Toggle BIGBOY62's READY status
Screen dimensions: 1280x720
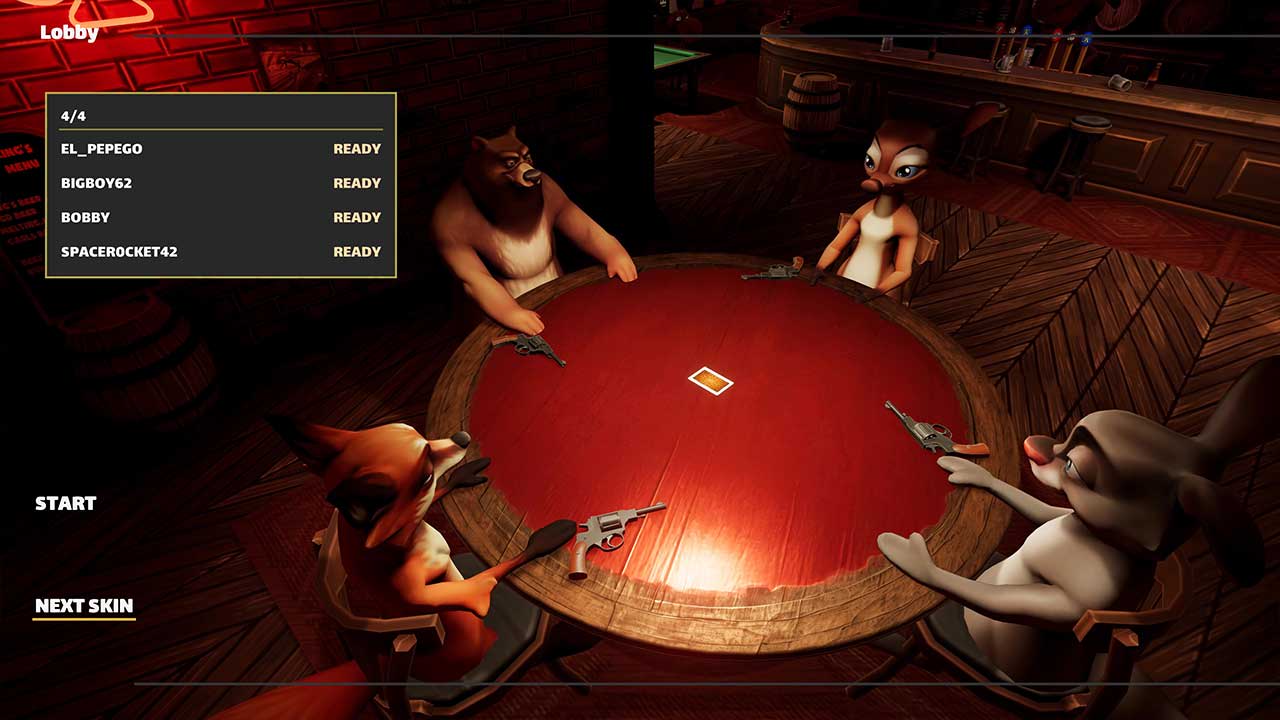pyautogui.click(x=357, y=183)
